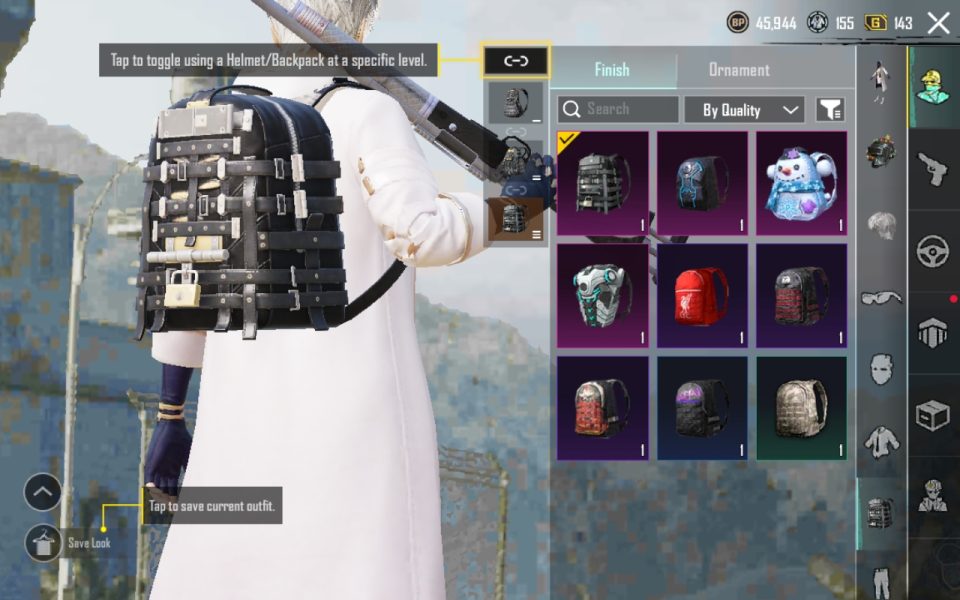This screenshot has height=600, width=960.
Task: Open the glasses category
Action: pos(881,297)
